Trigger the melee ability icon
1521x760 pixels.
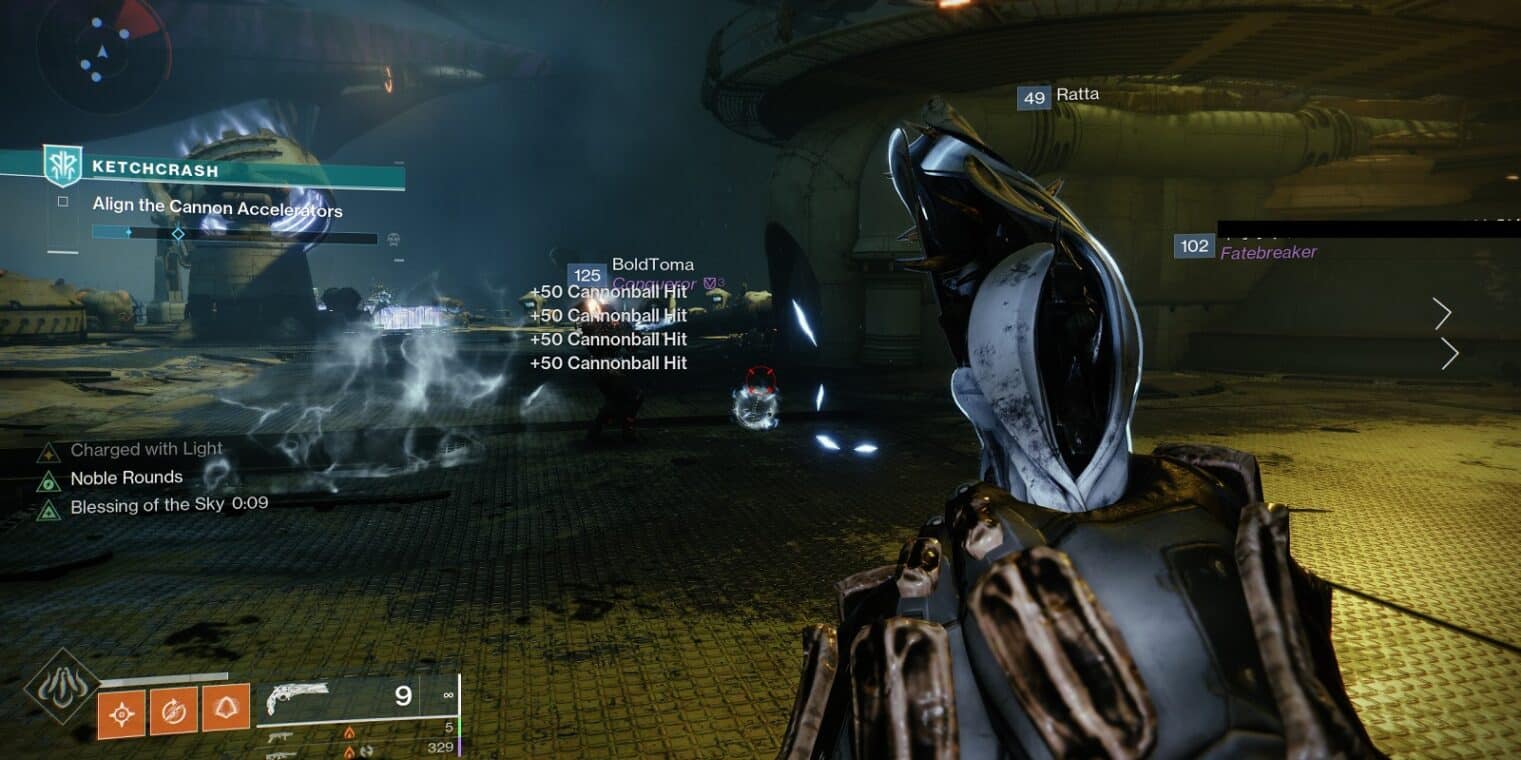[173, 711]
